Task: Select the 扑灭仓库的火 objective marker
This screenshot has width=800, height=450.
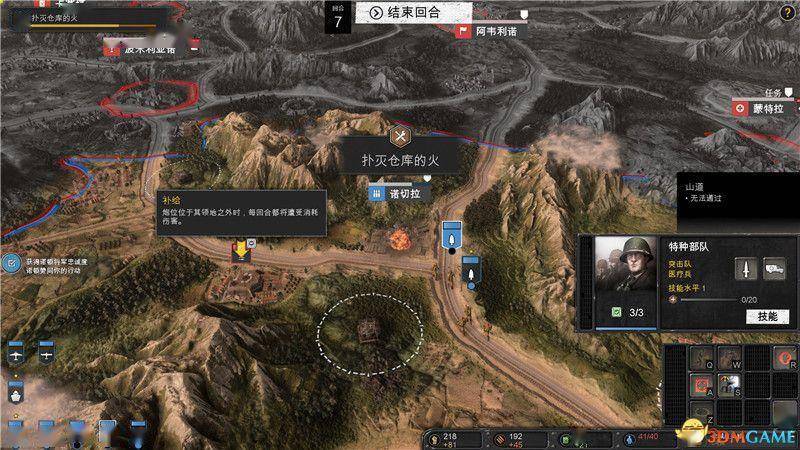Action: tap(401, 135)
